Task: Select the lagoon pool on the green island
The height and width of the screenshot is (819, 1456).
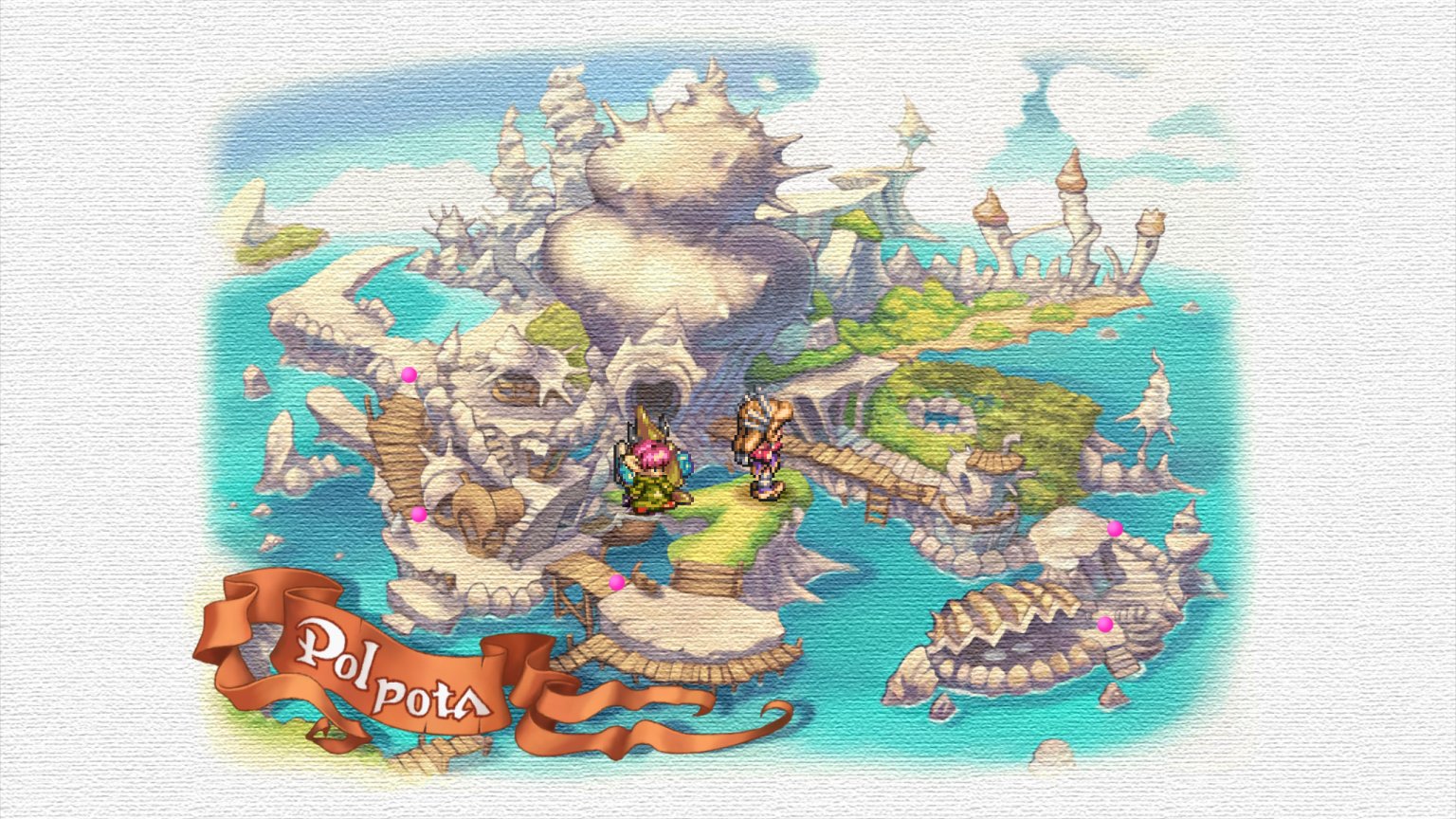Action: 938,417
